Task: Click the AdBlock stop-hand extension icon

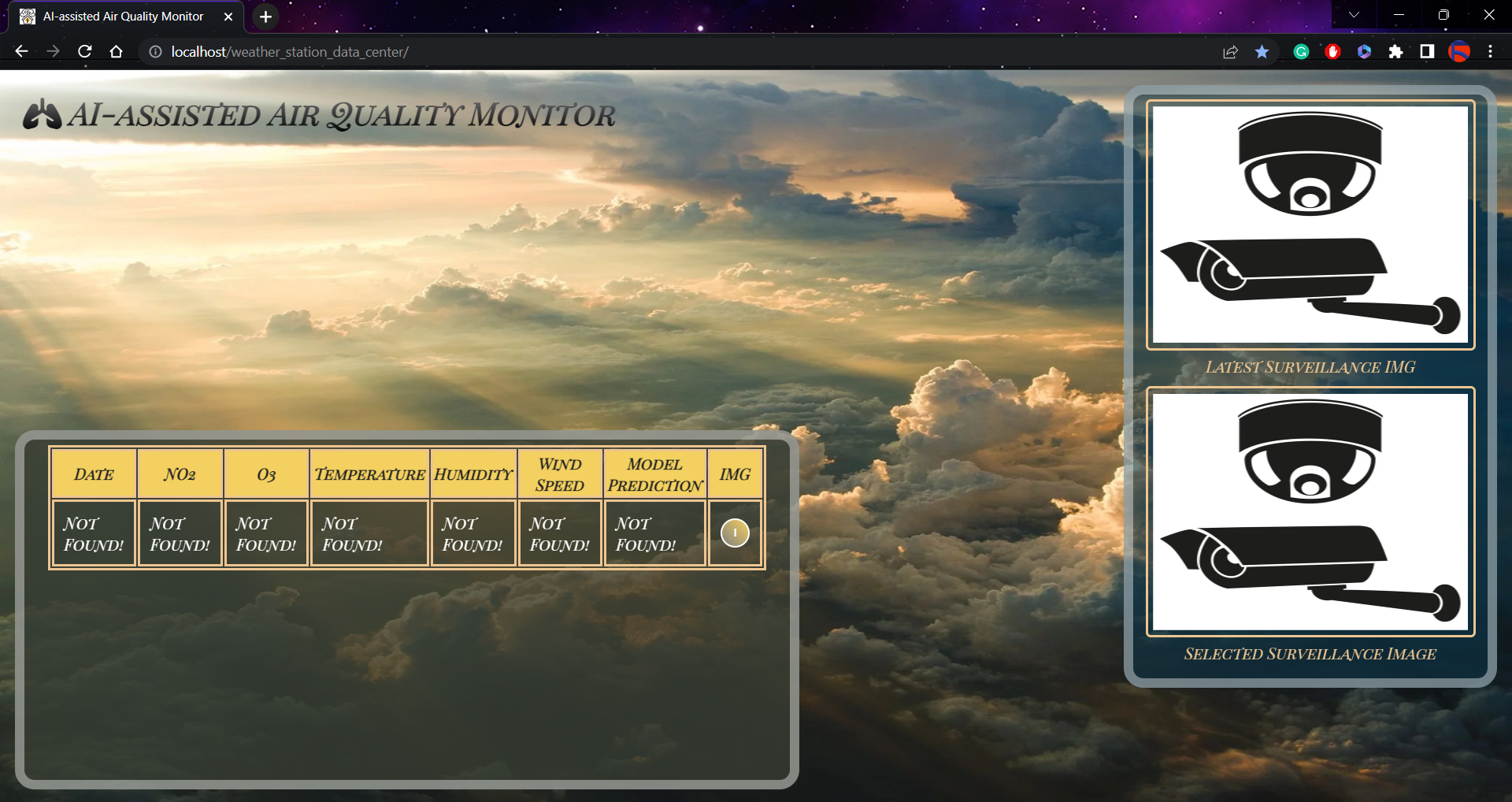Action: [x=1332, y=51]
